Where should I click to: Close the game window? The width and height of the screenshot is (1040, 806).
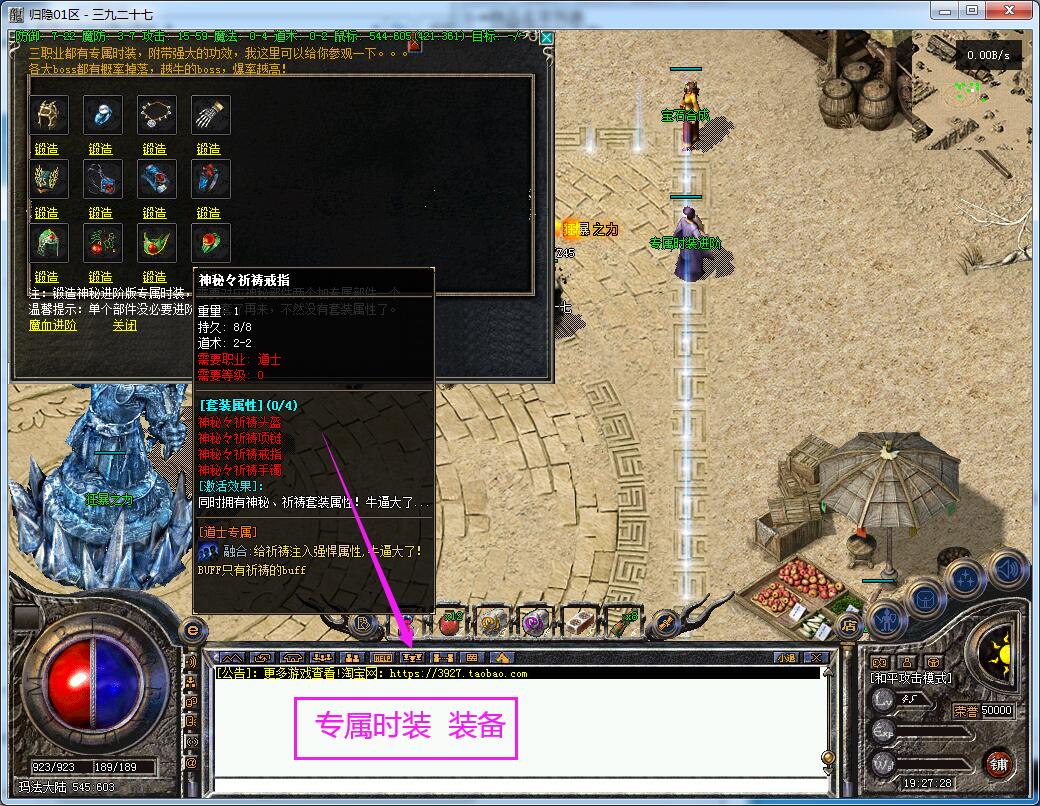click(x=1010, y=9)
